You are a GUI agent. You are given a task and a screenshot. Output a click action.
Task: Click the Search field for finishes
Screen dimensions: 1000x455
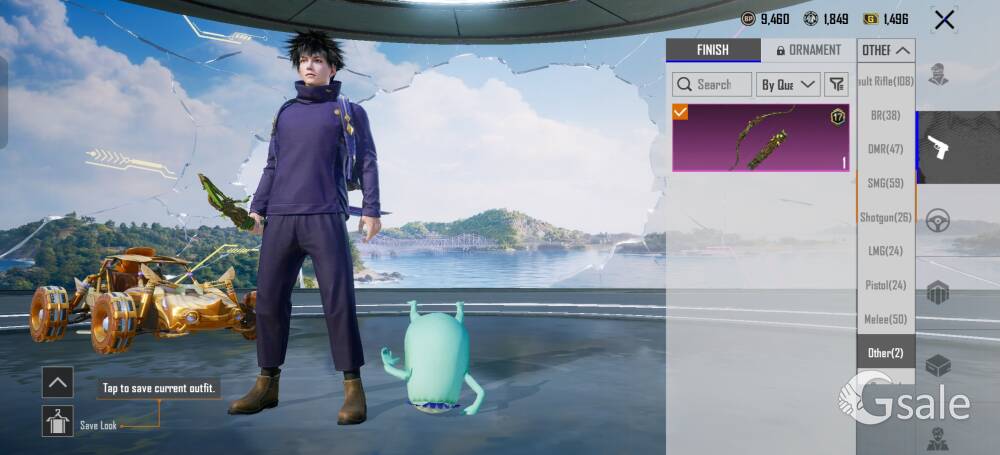point(712,85)
